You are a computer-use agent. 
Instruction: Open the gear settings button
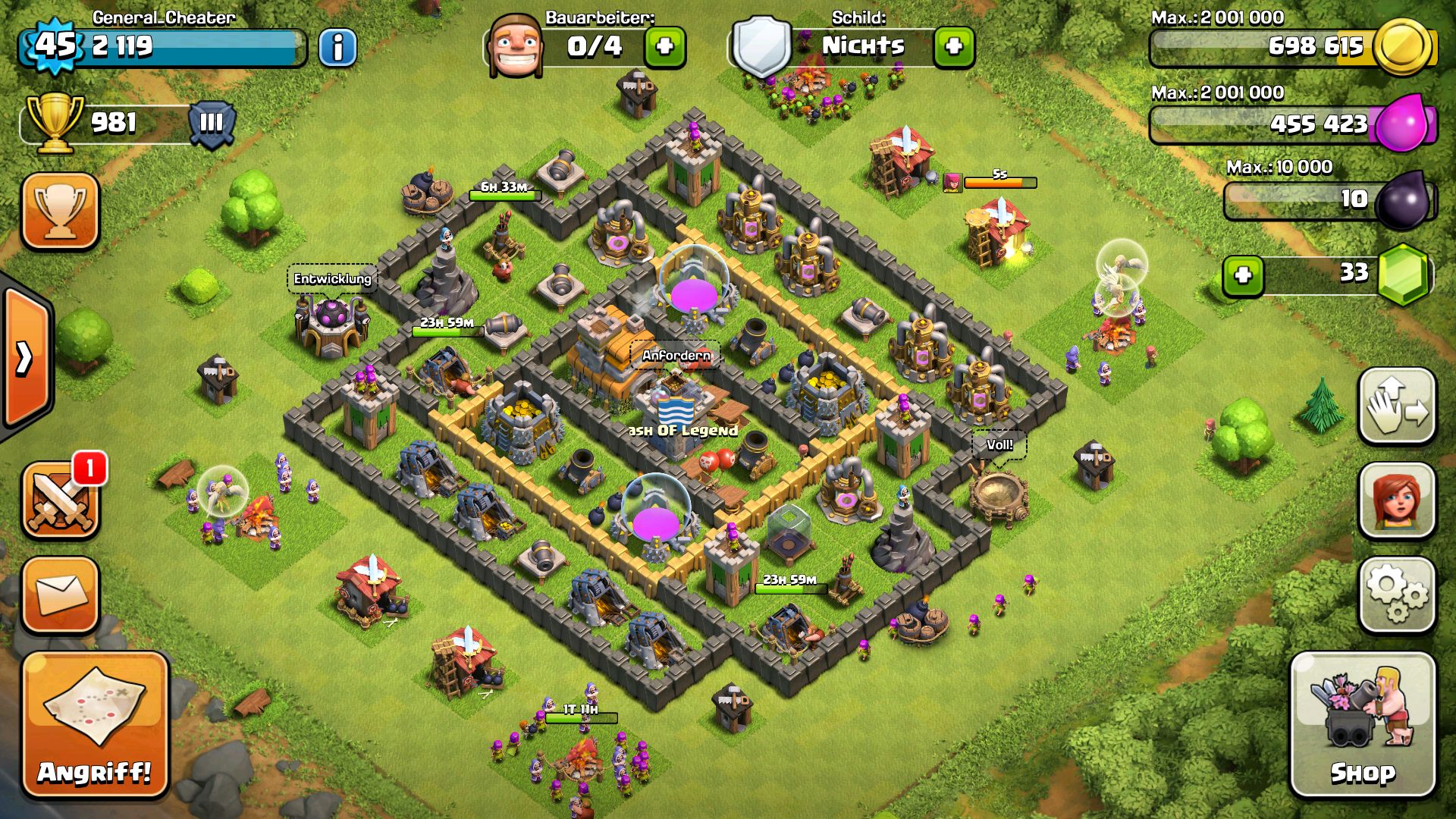[x=1397, y=595]
